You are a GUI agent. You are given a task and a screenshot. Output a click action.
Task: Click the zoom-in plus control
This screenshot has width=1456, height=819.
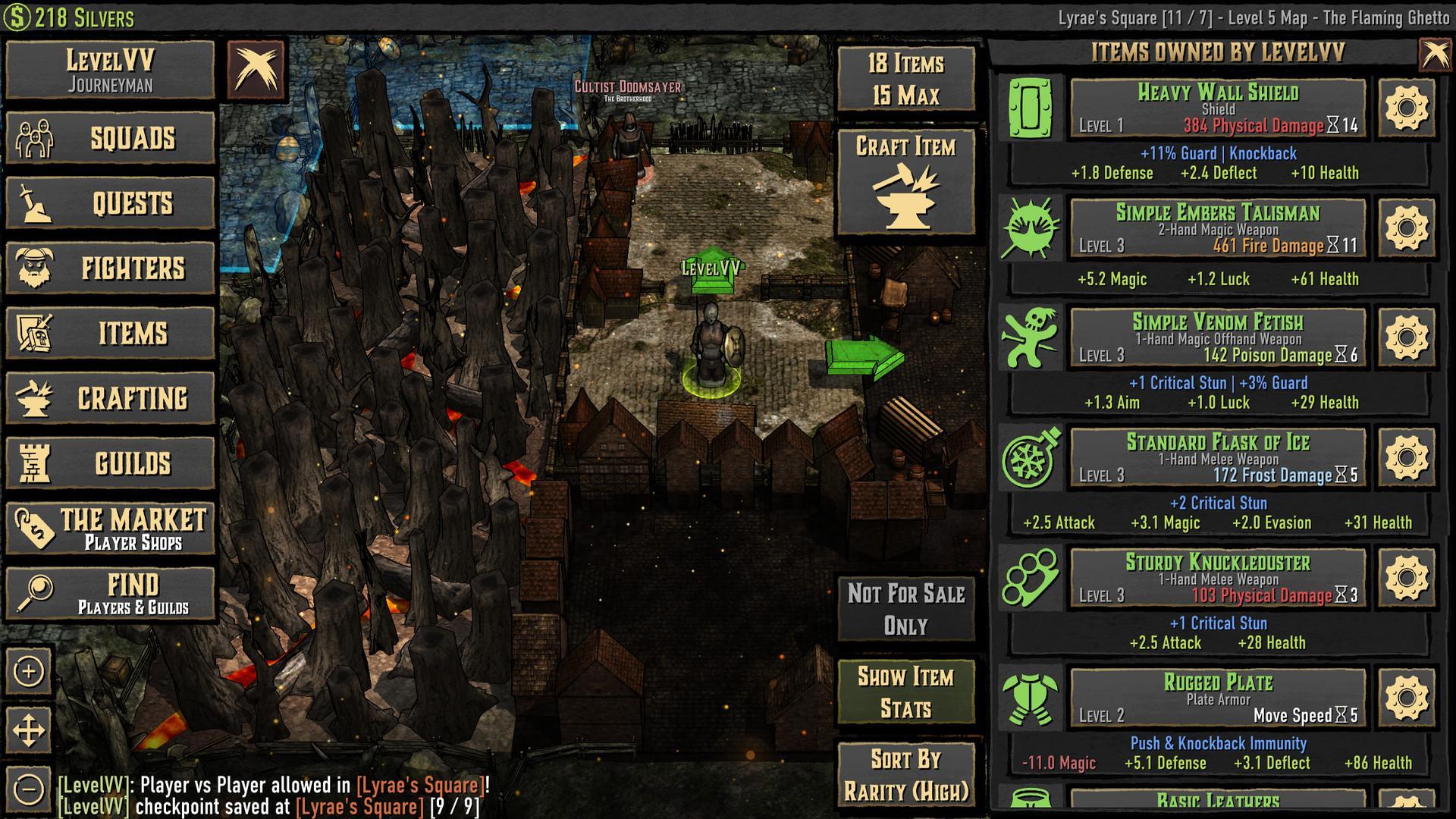point(30,670)
